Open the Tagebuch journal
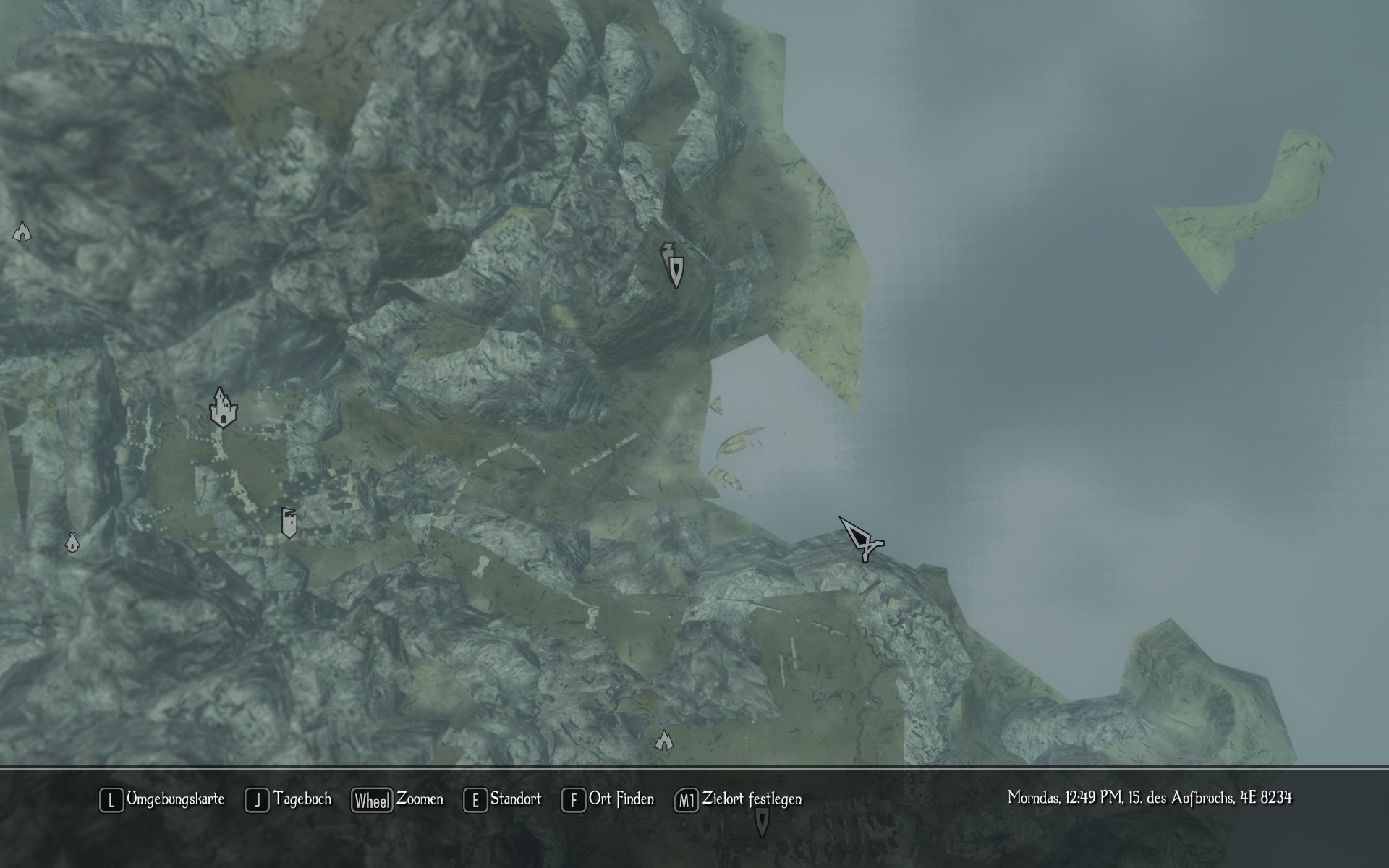The height and width of the screenshot is (868, 1389). [x=289, y=799]
